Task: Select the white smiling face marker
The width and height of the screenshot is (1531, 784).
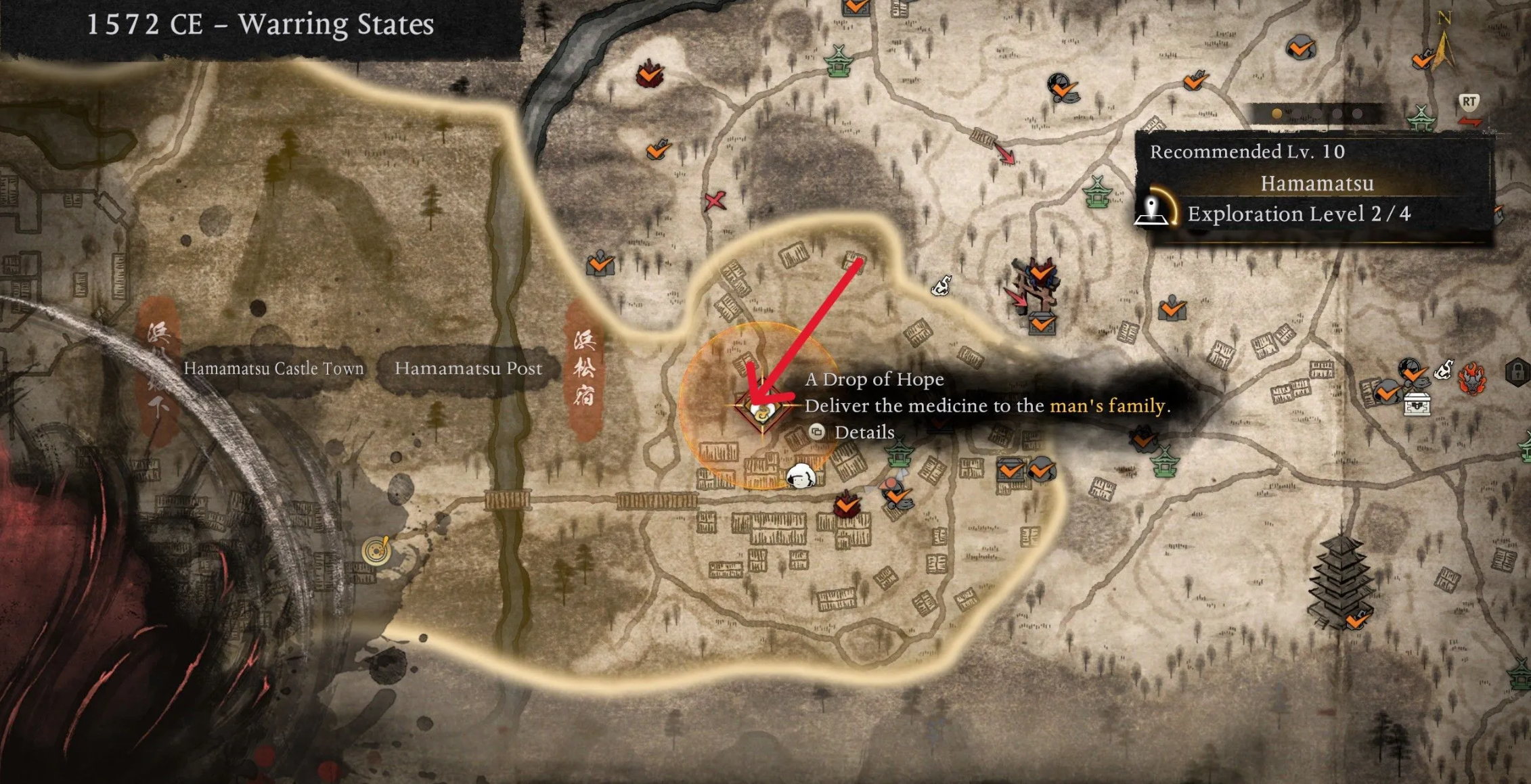Action: tap(801, 476)
